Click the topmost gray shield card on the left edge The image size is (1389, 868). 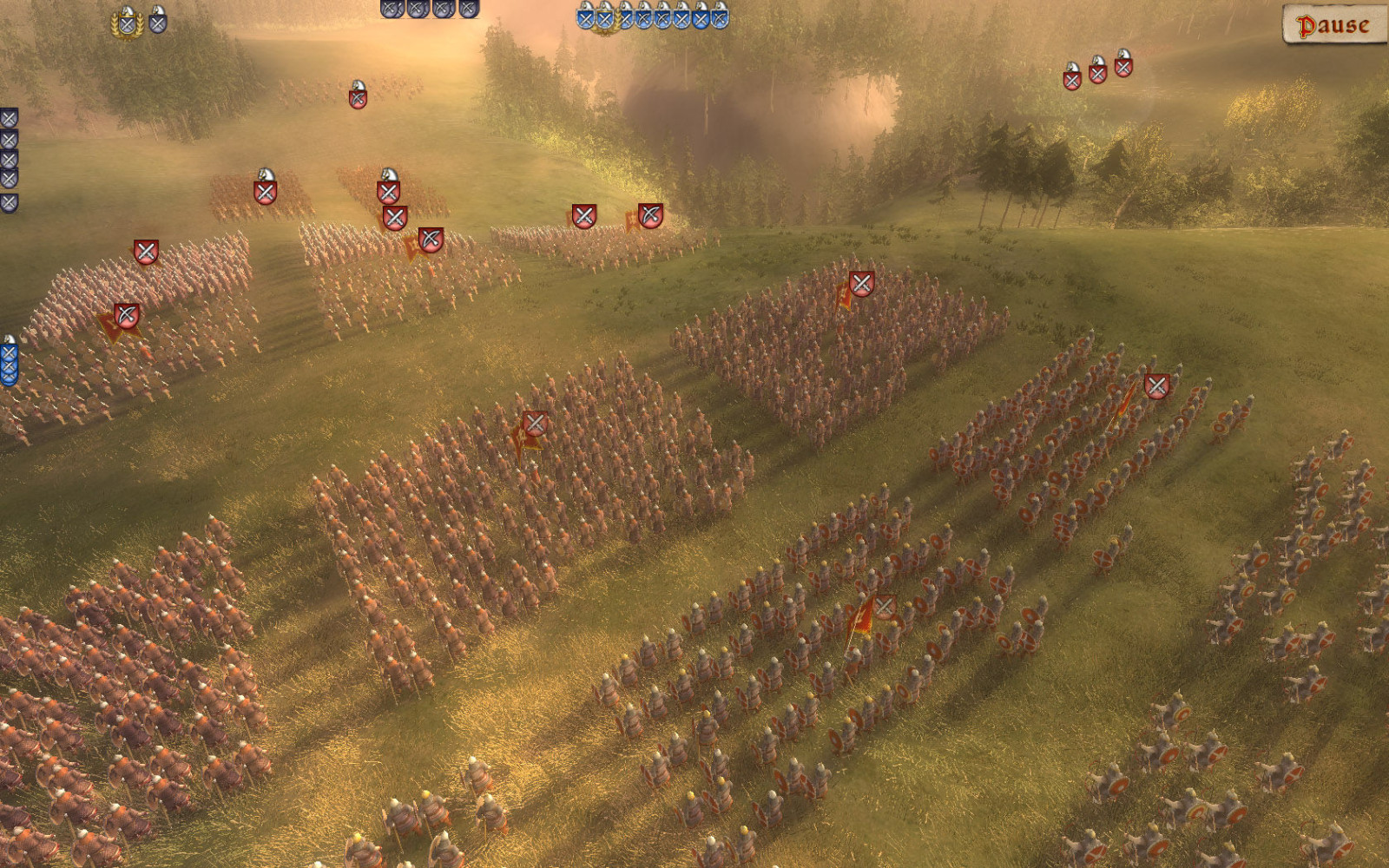click(x=9, y=117)
